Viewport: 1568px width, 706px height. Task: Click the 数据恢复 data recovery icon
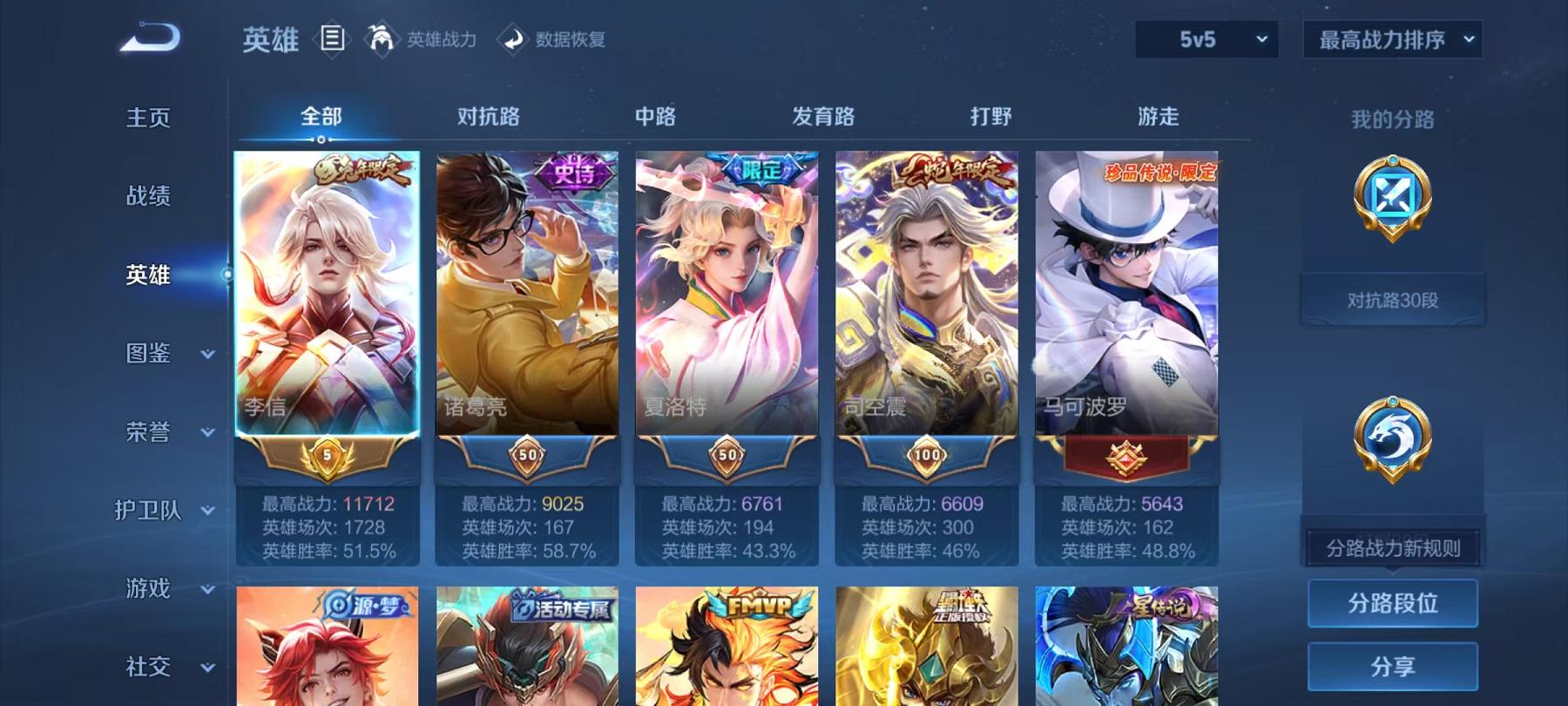pos(513,39)
